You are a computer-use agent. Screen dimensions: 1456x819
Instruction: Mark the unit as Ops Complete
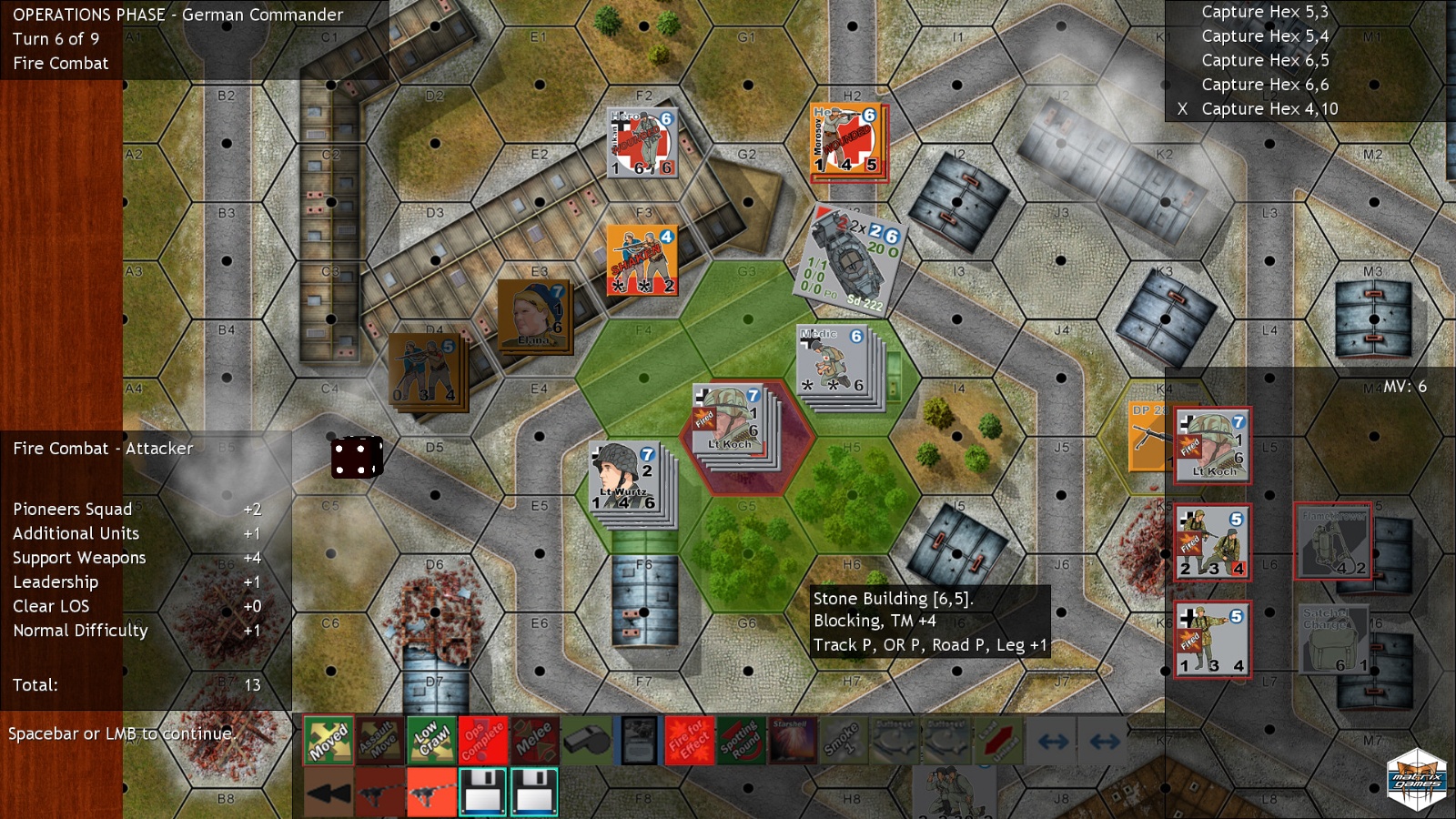tap(482, 741)
